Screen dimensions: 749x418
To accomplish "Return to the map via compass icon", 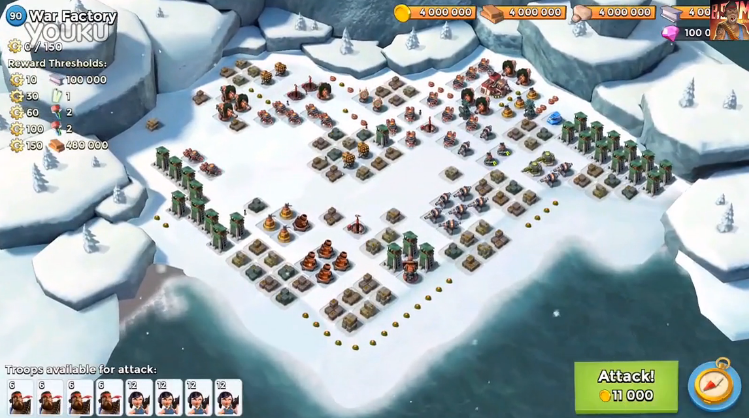I will point(714,385).
